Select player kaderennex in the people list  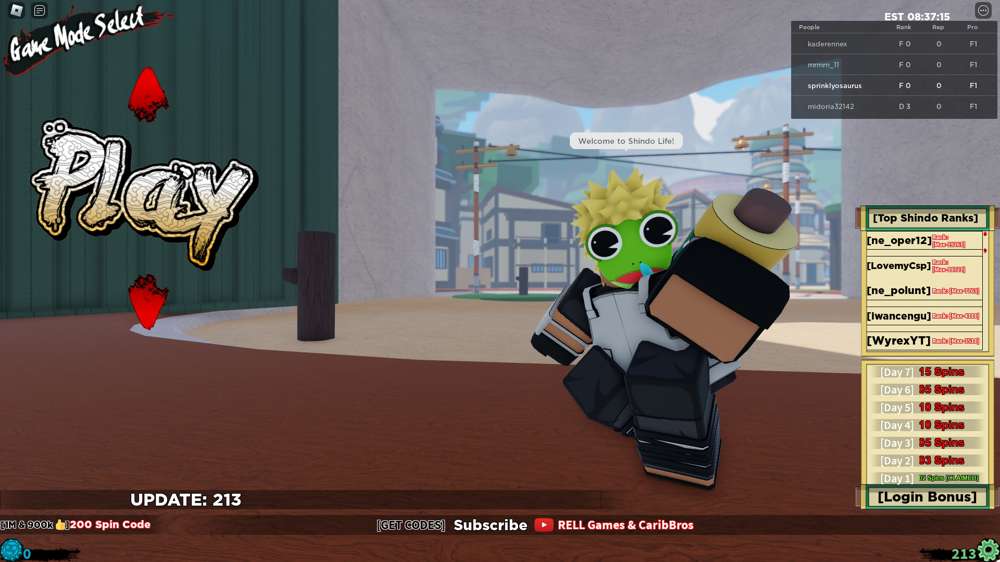pyautogui.click(x=827, y=44)
